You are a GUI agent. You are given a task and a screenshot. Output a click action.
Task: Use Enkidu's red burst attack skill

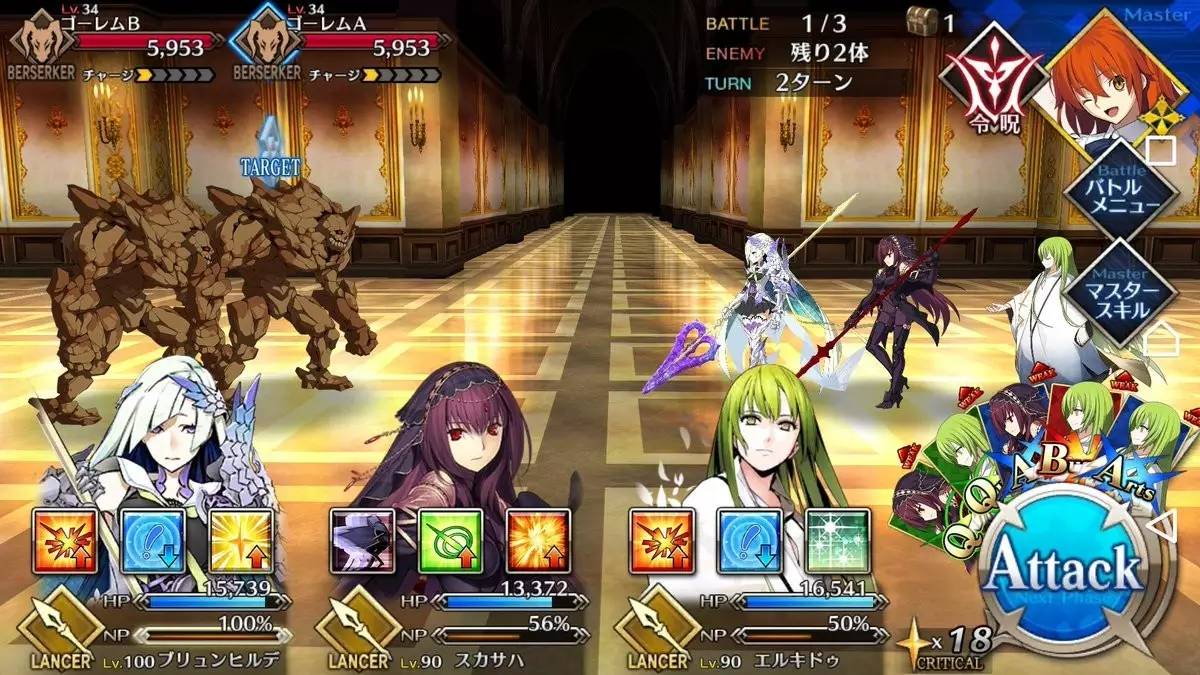coord(663,541)
